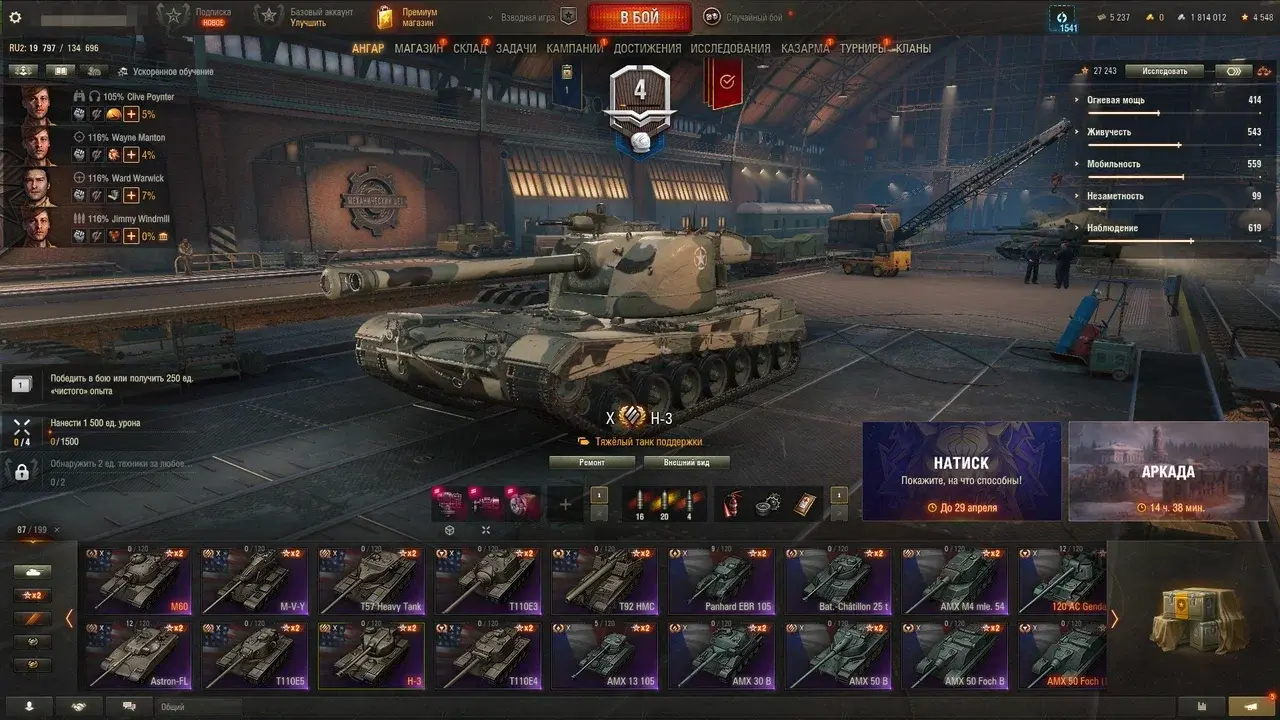Open the loot crates icon
The width and height of the screenshot is (1280, 720).
pos(1192,619)
